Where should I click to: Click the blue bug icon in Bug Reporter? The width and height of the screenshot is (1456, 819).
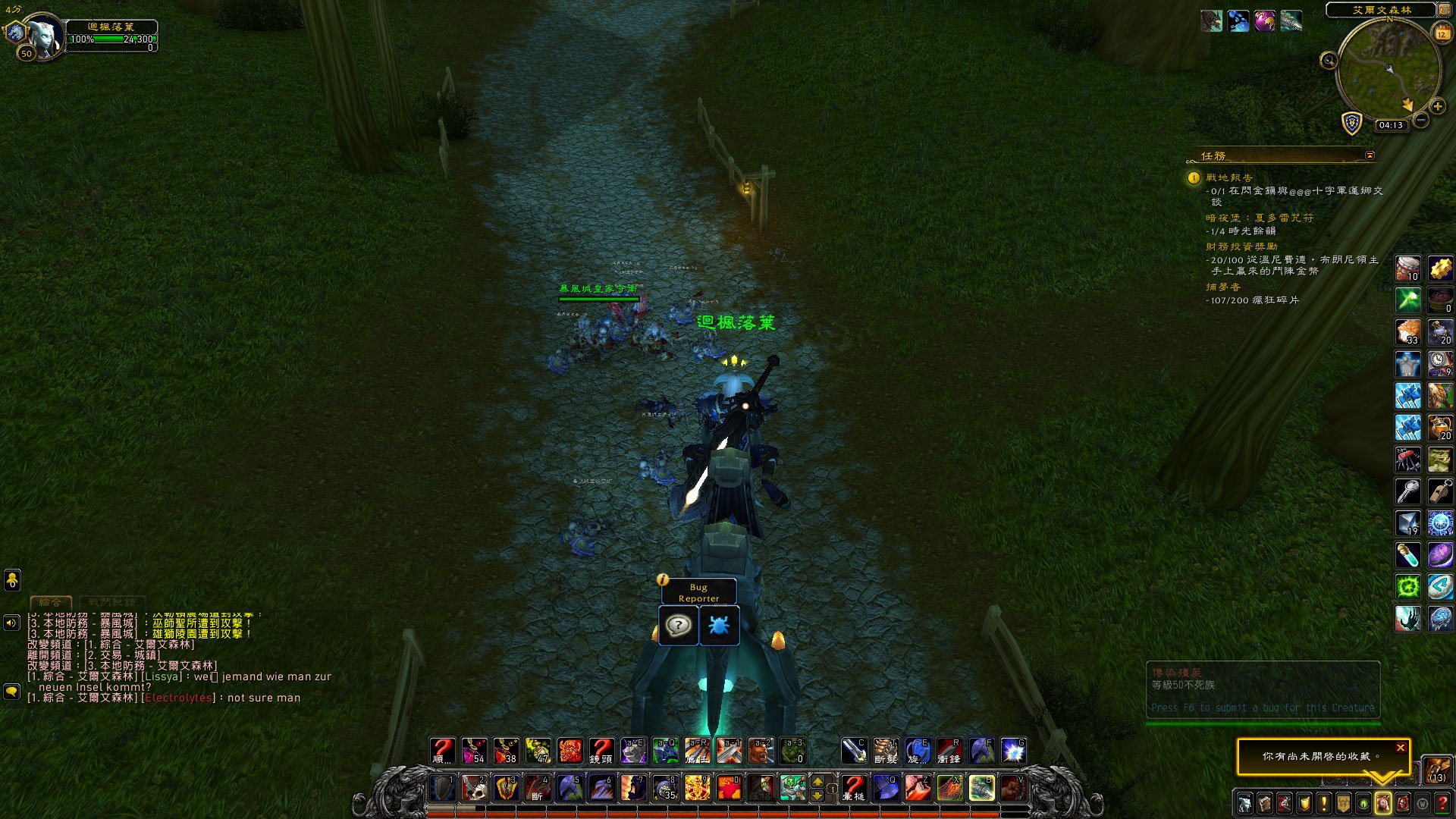[718, 626]
